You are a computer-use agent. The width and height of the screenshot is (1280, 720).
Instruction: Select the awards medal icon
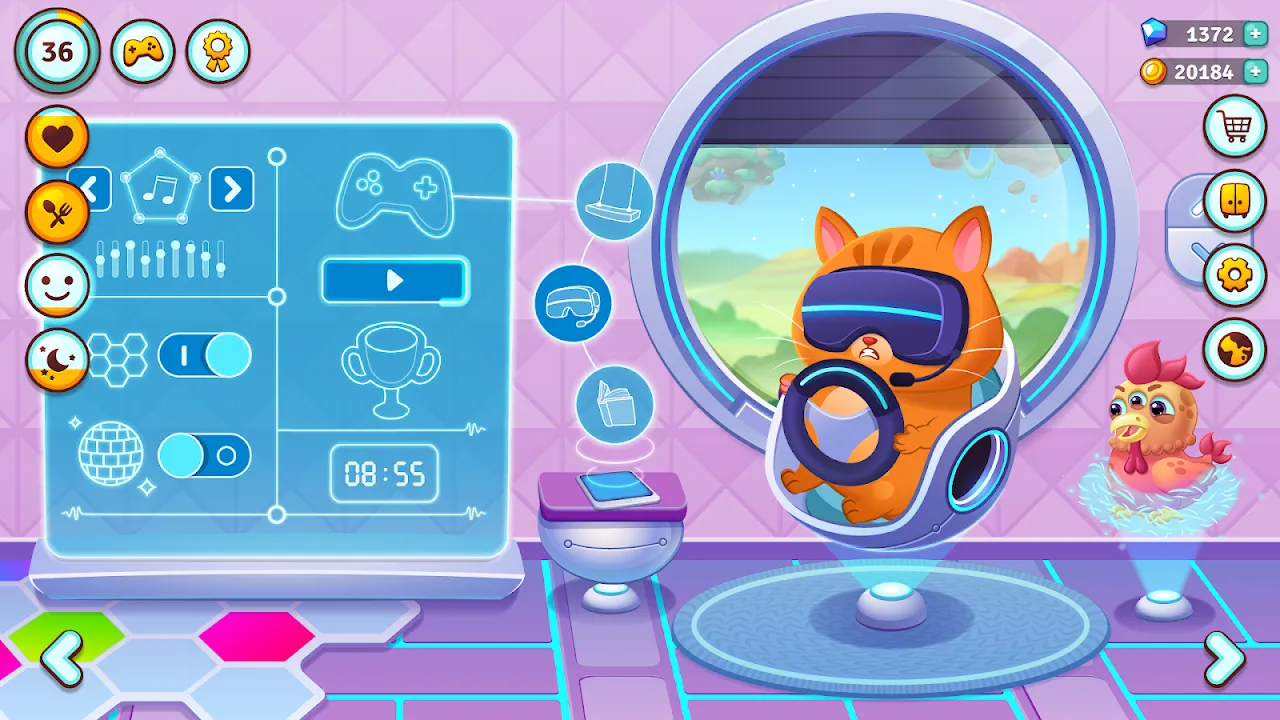(217, 51)
